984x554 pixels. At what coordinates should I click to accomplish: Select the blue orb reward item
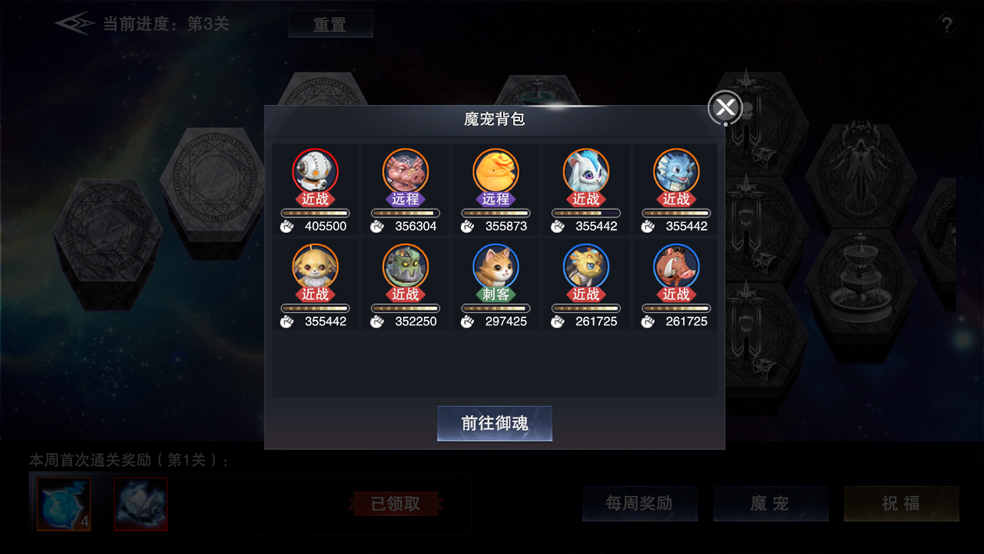pos(64,503)
